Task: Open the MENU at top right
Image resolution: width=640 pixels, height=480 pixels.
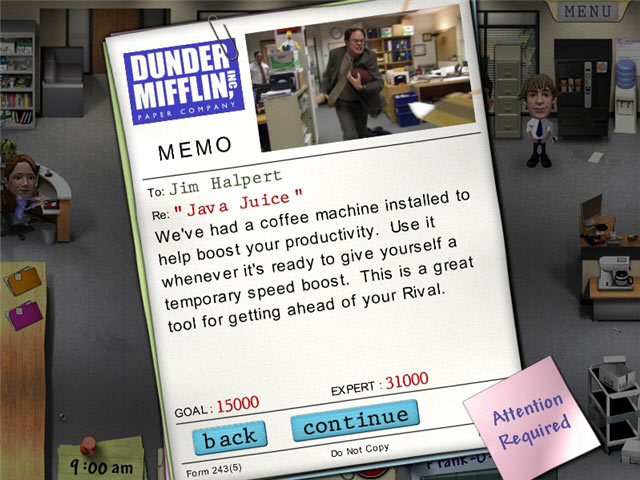Action: [588, 12]
